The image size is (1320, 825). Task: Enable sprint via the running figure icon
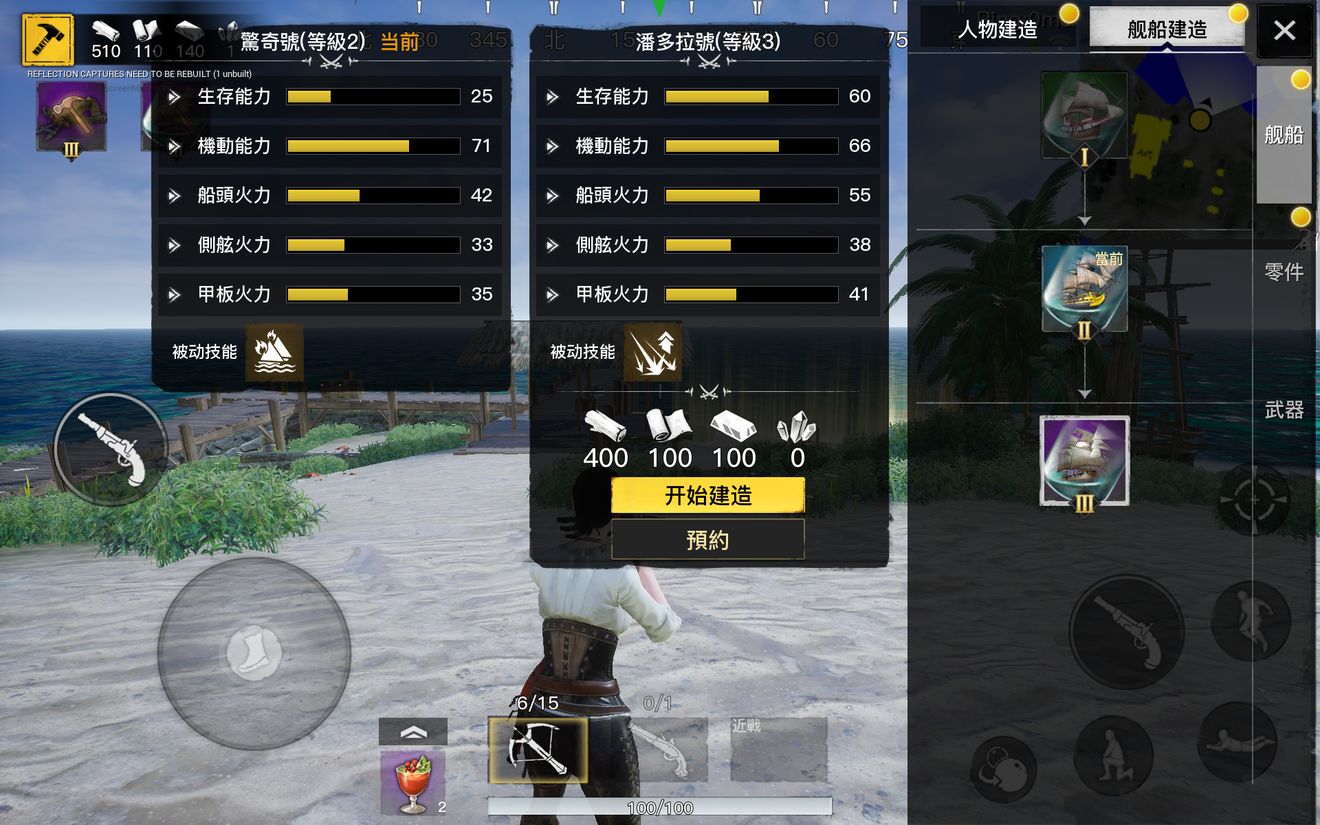pos(1253,620)
